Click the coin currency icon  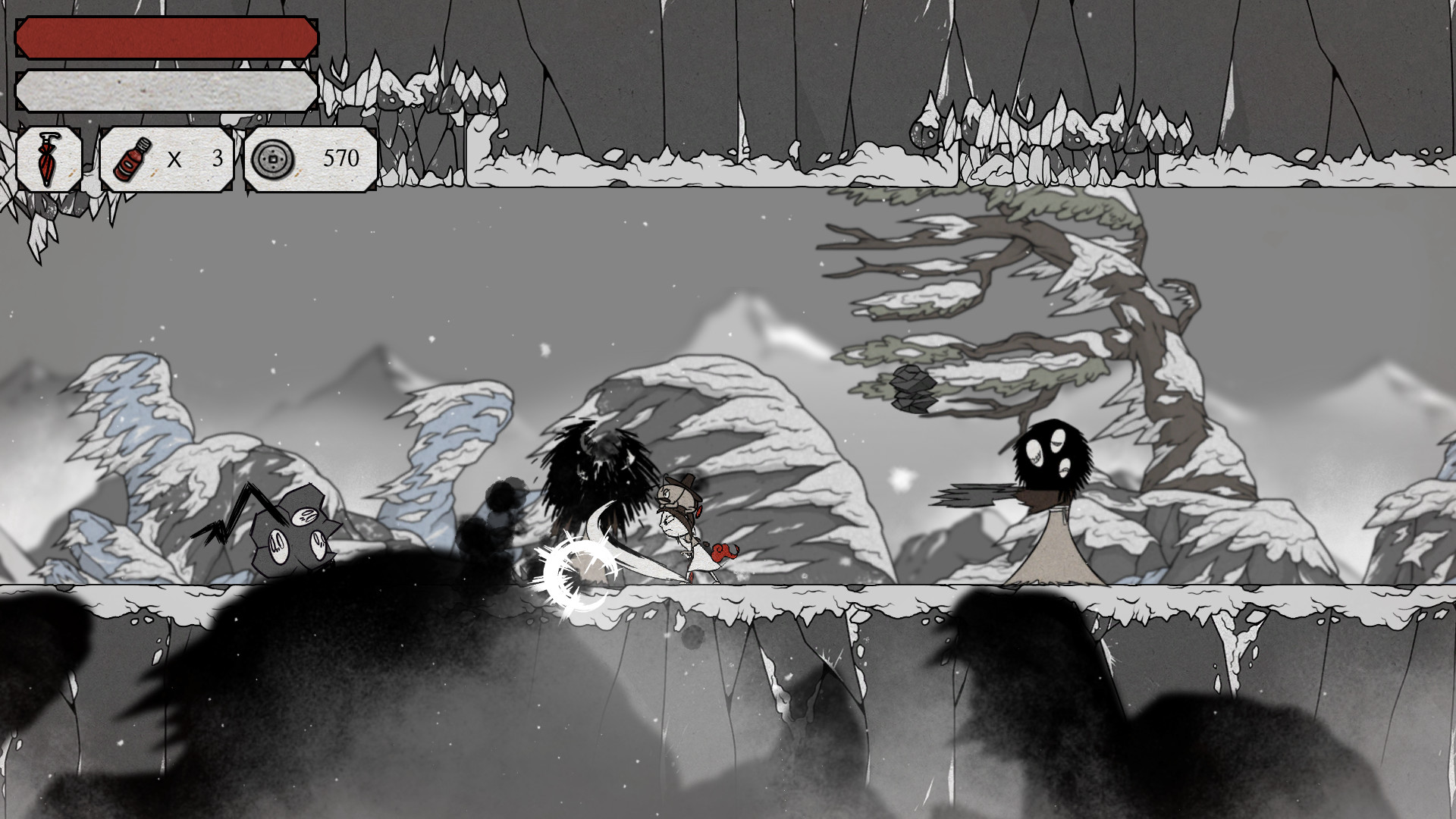(273, 158)
